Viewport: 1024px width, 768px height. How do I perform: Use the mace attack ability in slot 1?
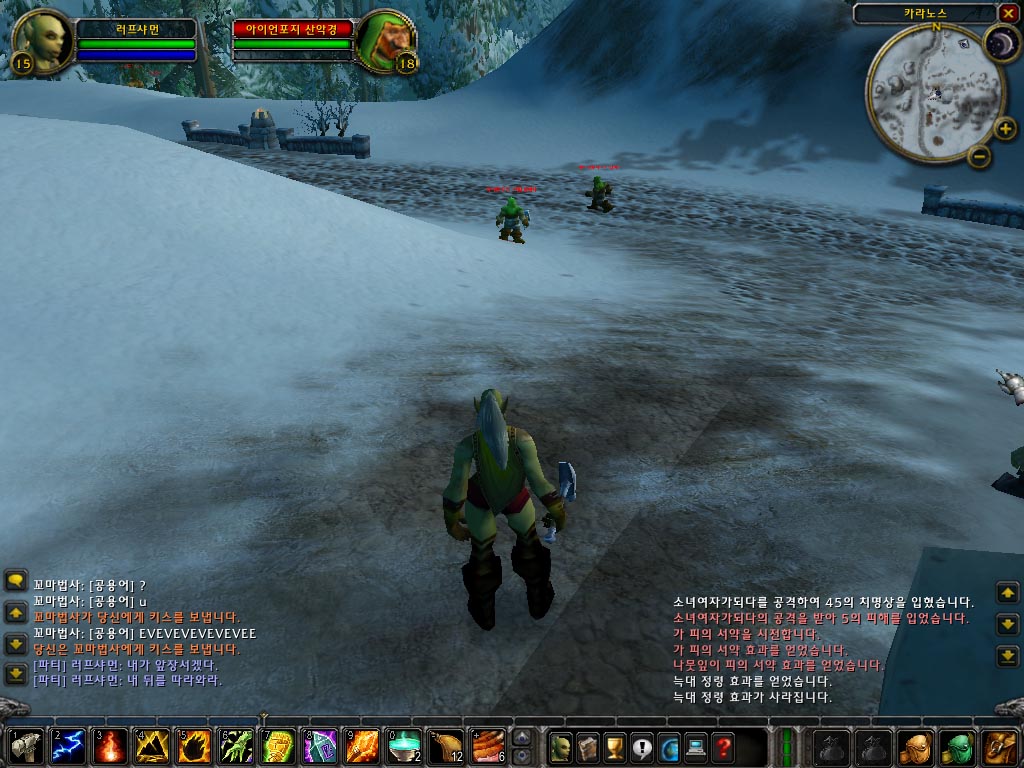point(25,747)
